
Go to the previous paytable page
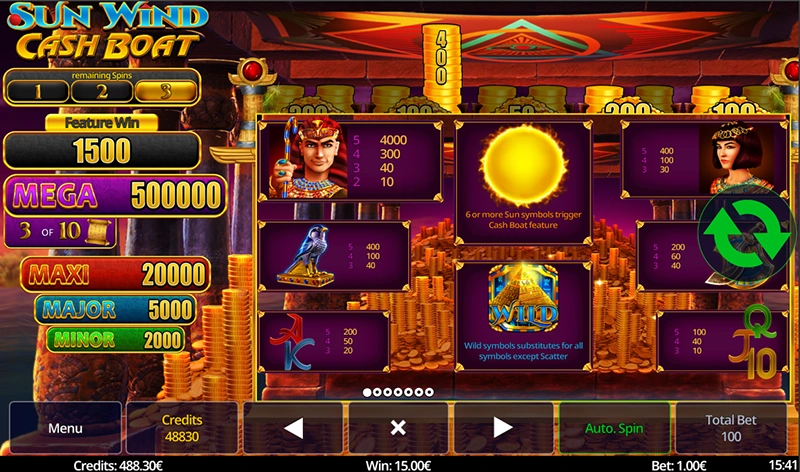pyautogui.click(x=294, y=428)
